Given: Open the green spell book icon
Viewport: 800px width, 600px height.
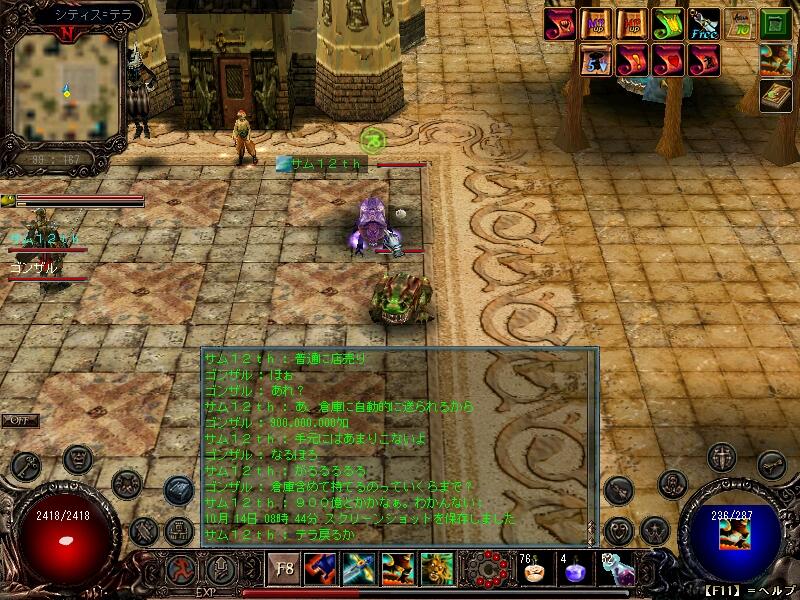Looking at the screenshot, I should pyautogui.click(x=775, y=97).
